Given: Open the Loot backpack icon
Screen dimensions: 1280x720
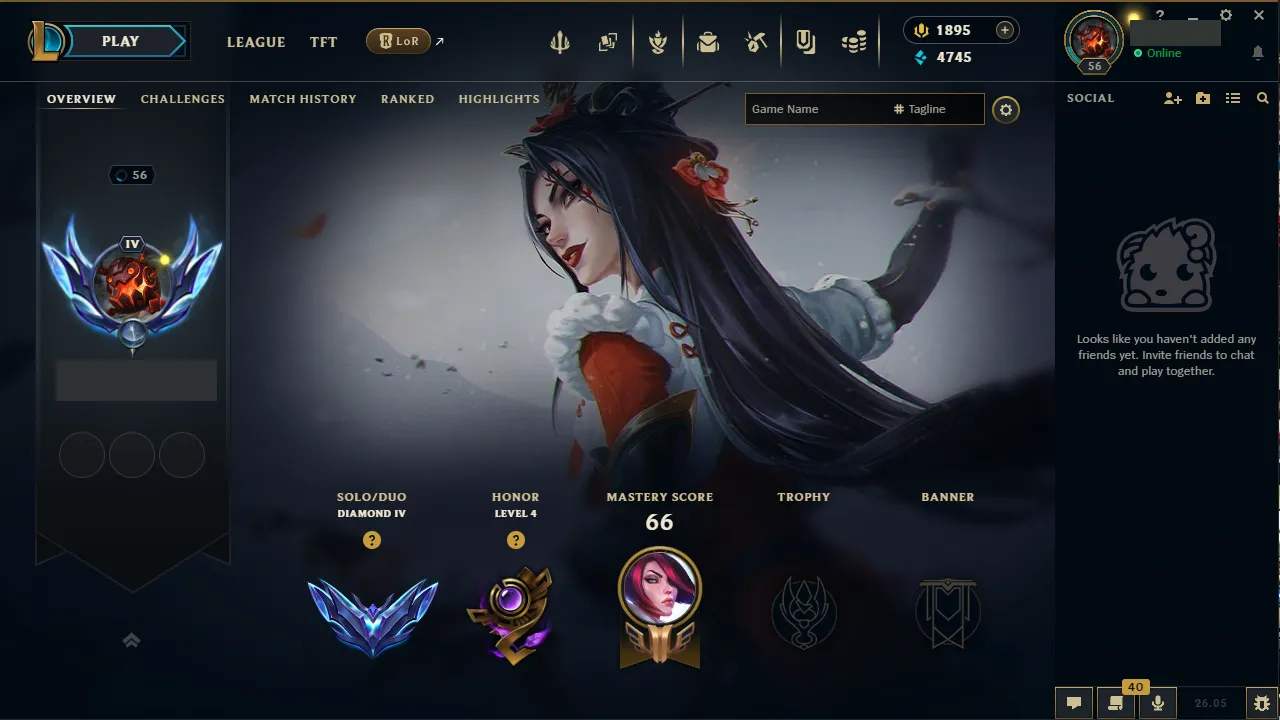Looking at the screenshot, I should [x=708, y=42].
